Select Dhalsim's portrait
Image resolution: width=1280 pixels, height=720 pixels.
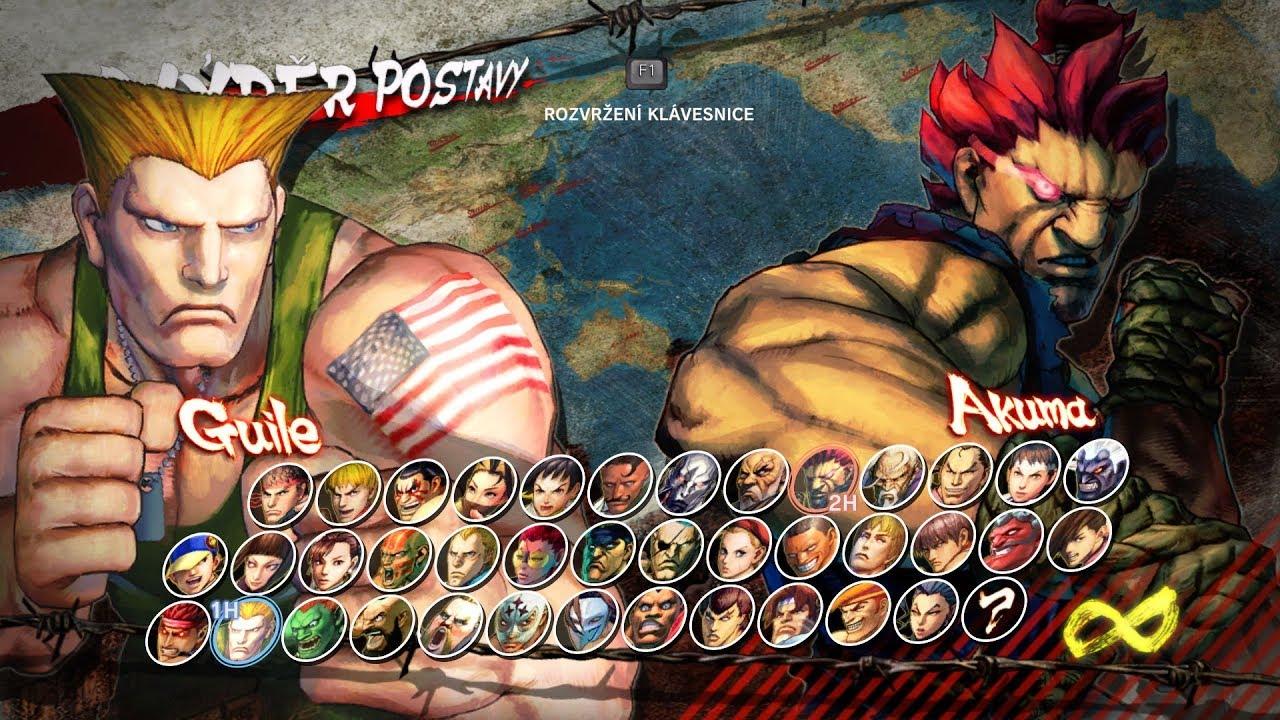click(399, 556)
